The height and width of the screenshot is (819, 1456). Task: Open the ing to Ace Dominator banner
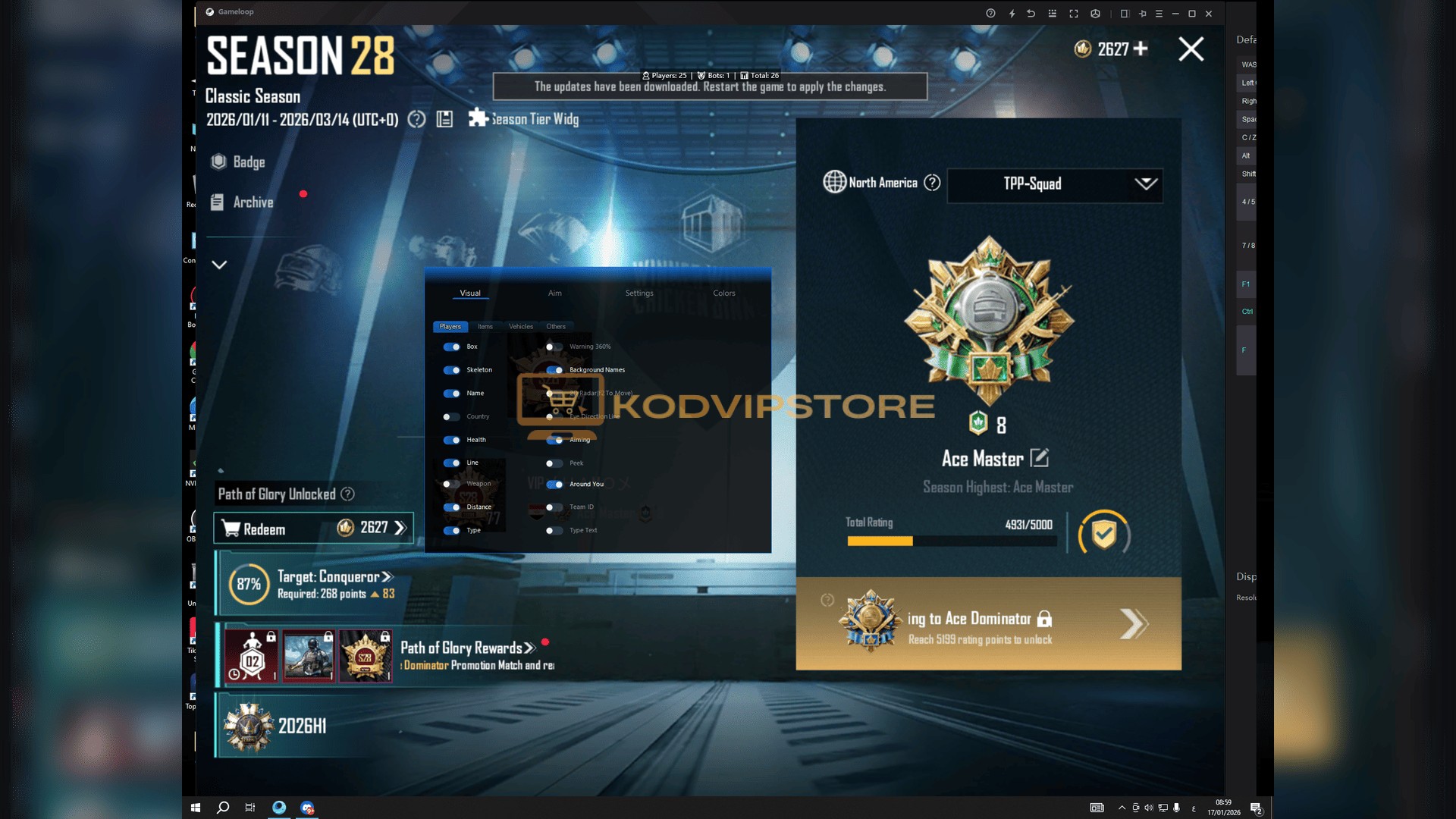(986, 623)
